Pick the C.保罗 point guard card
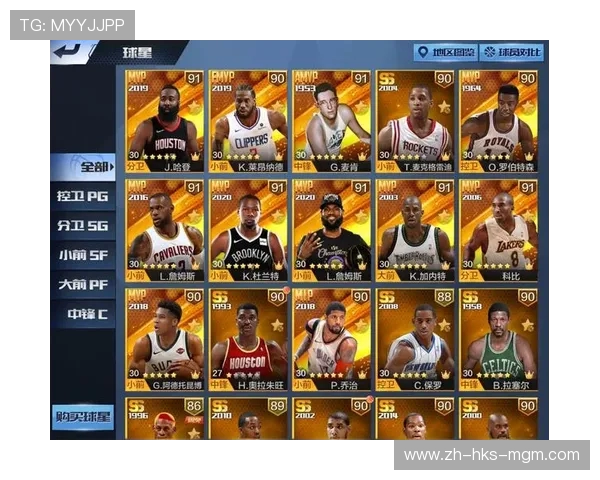Image resolution: width=600 pixels, height=480 pixels. (415, 339)
